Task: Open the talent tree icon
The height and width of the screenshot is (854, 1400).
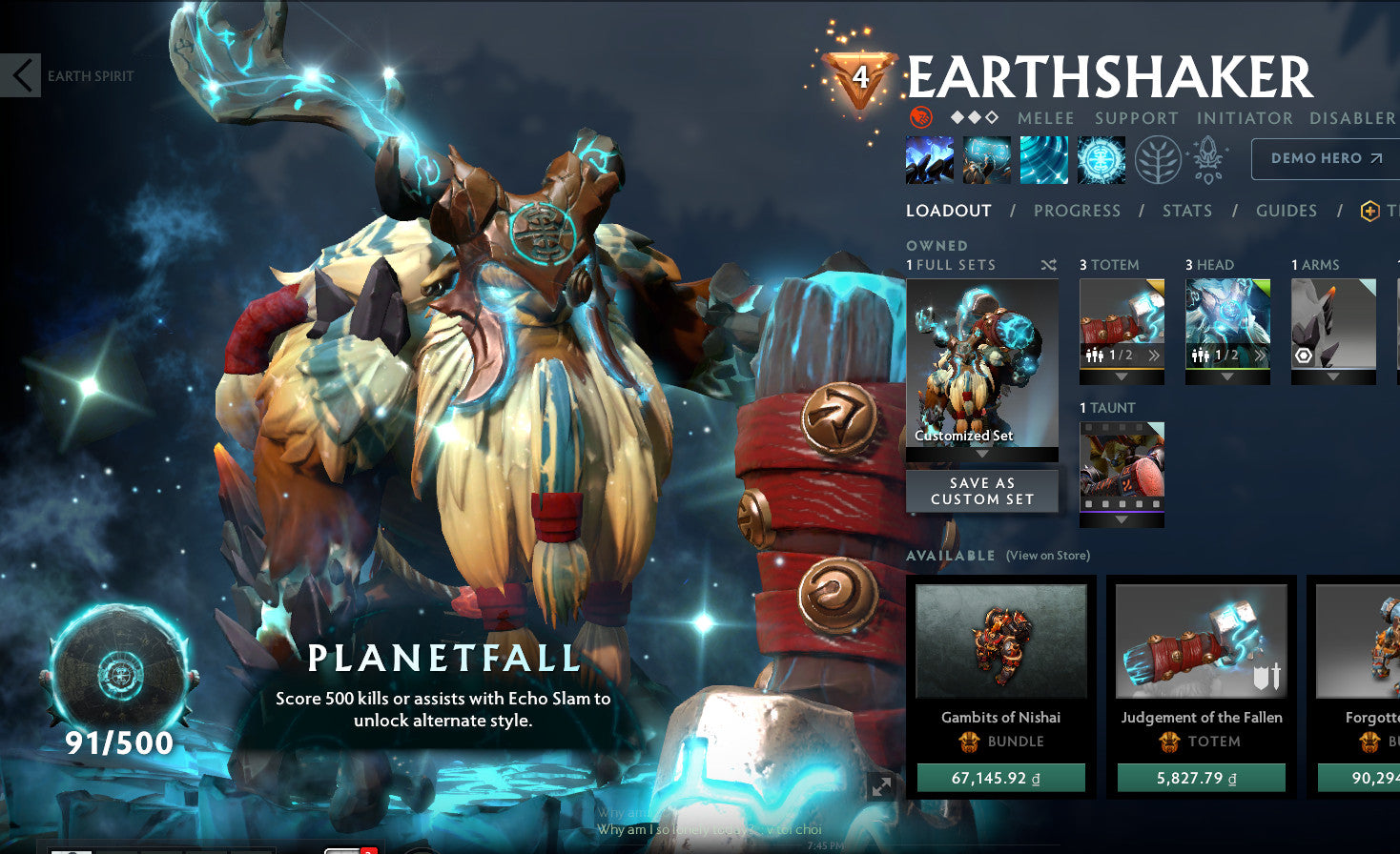Action: click(x=1151, y=159)
